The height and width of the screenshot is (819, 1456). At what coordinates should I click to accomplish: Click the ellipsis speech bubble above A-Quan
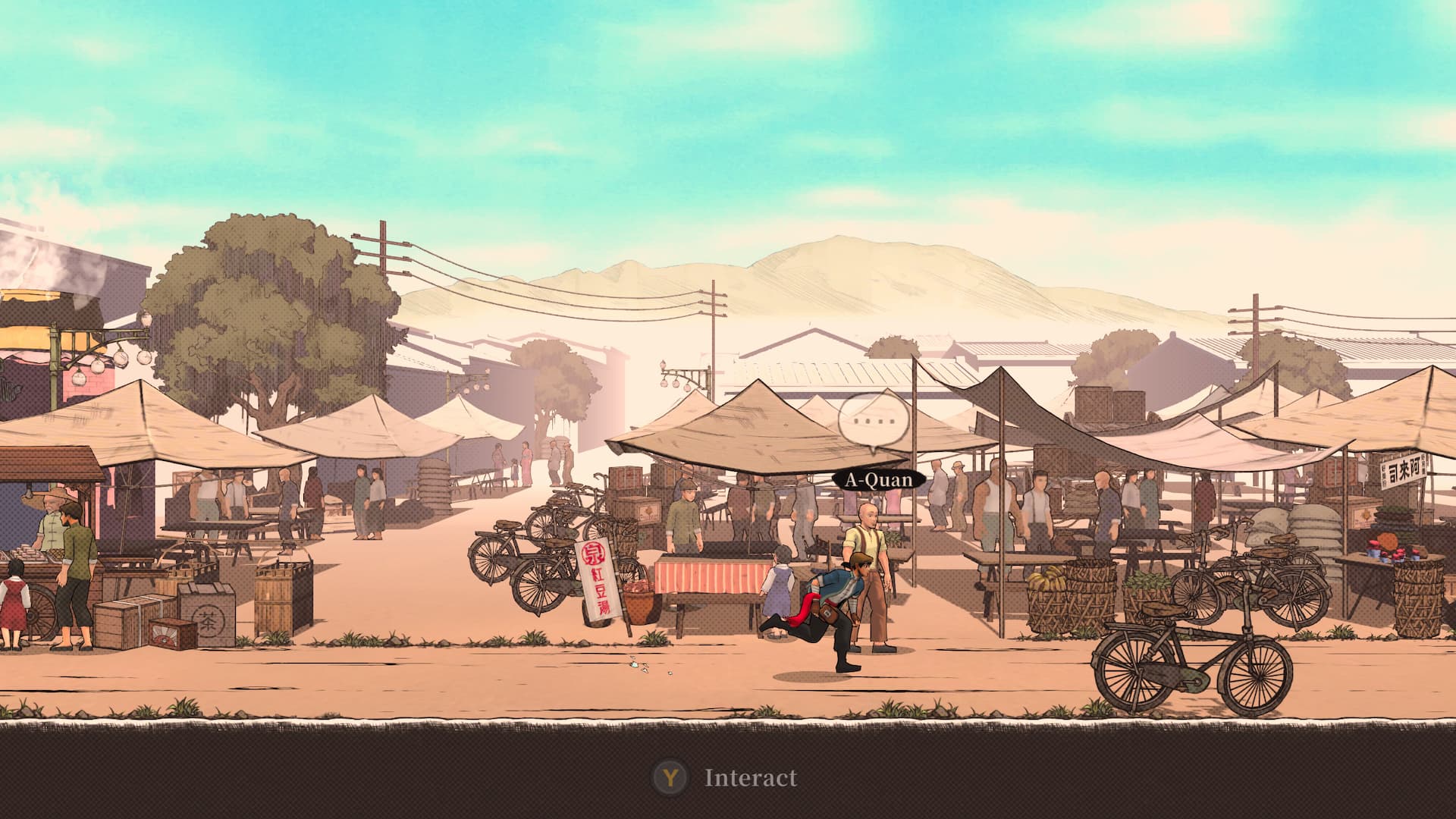[873, 420]
